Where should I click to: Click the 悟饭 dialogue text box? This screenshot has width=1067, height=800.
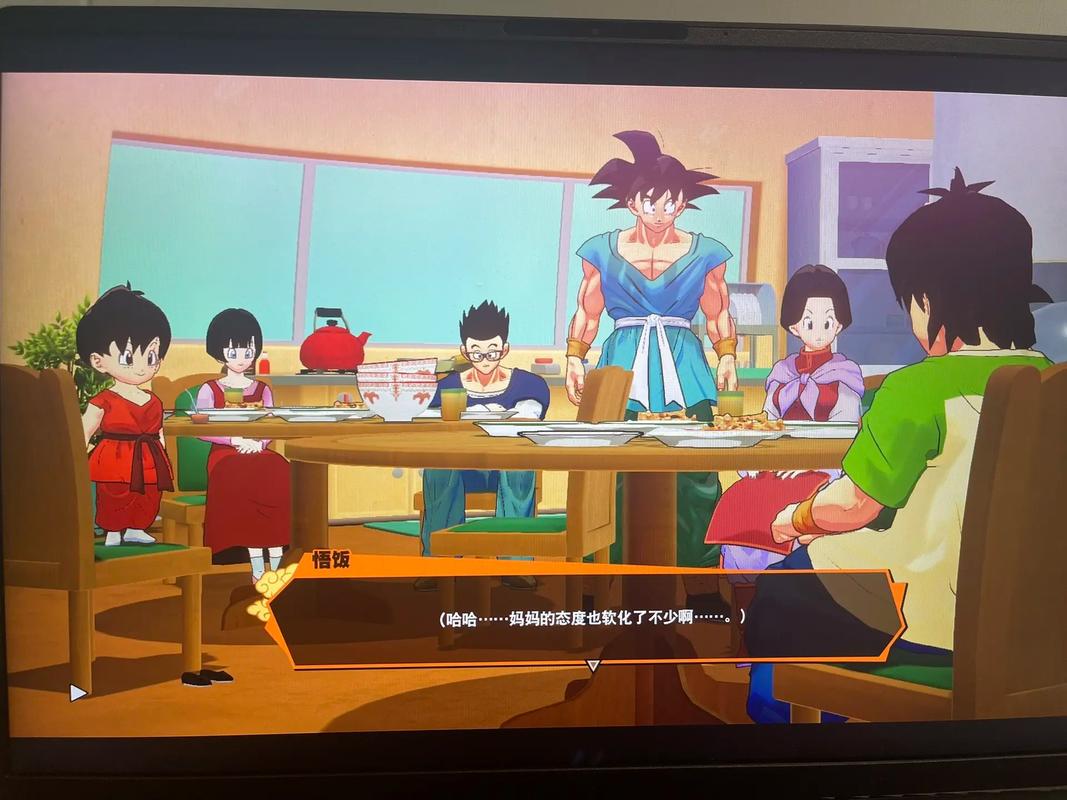(x=590, y=617)
